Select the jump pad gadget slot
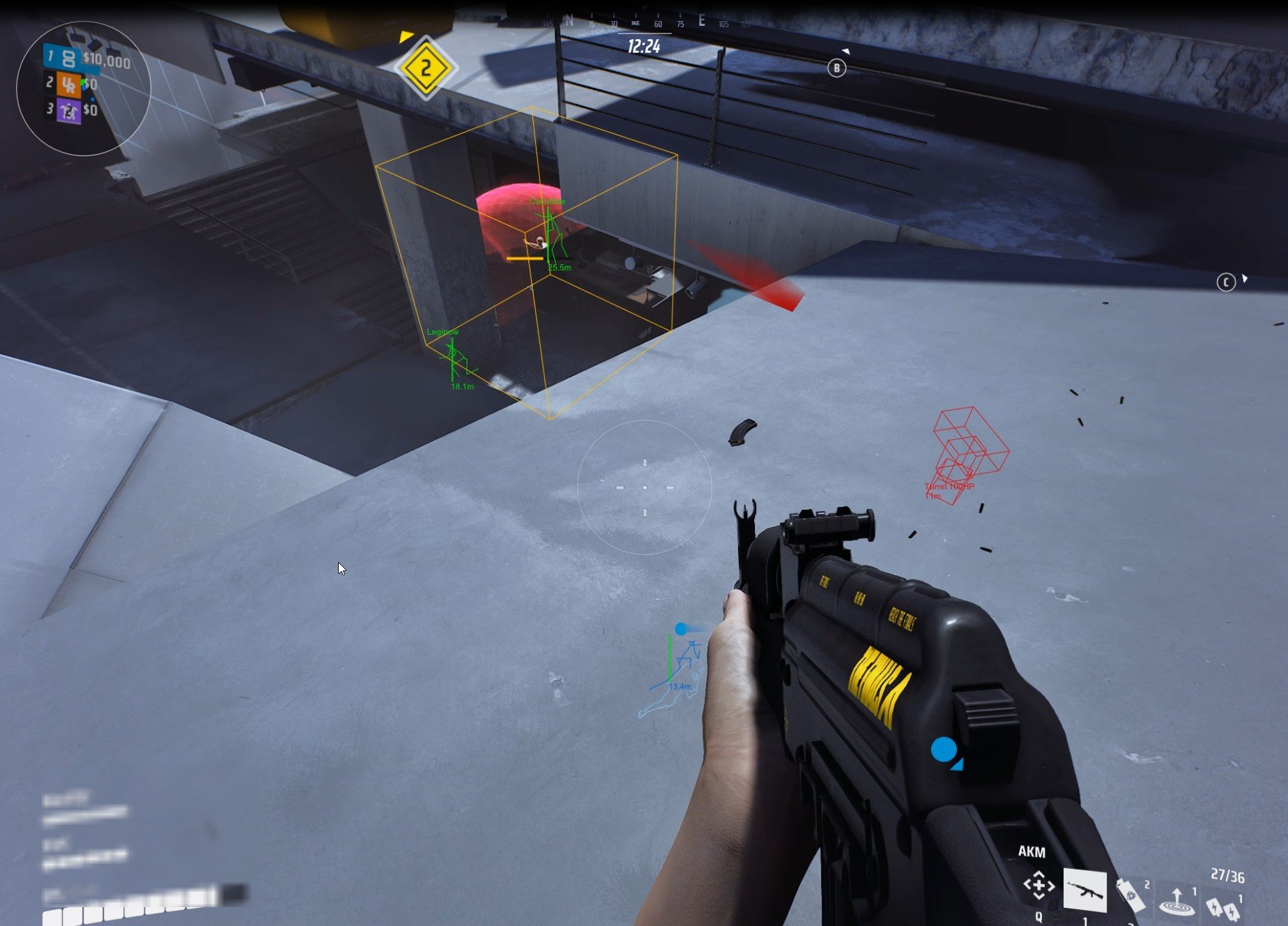Screen dimensions: 1288x926 (1177, 901)
